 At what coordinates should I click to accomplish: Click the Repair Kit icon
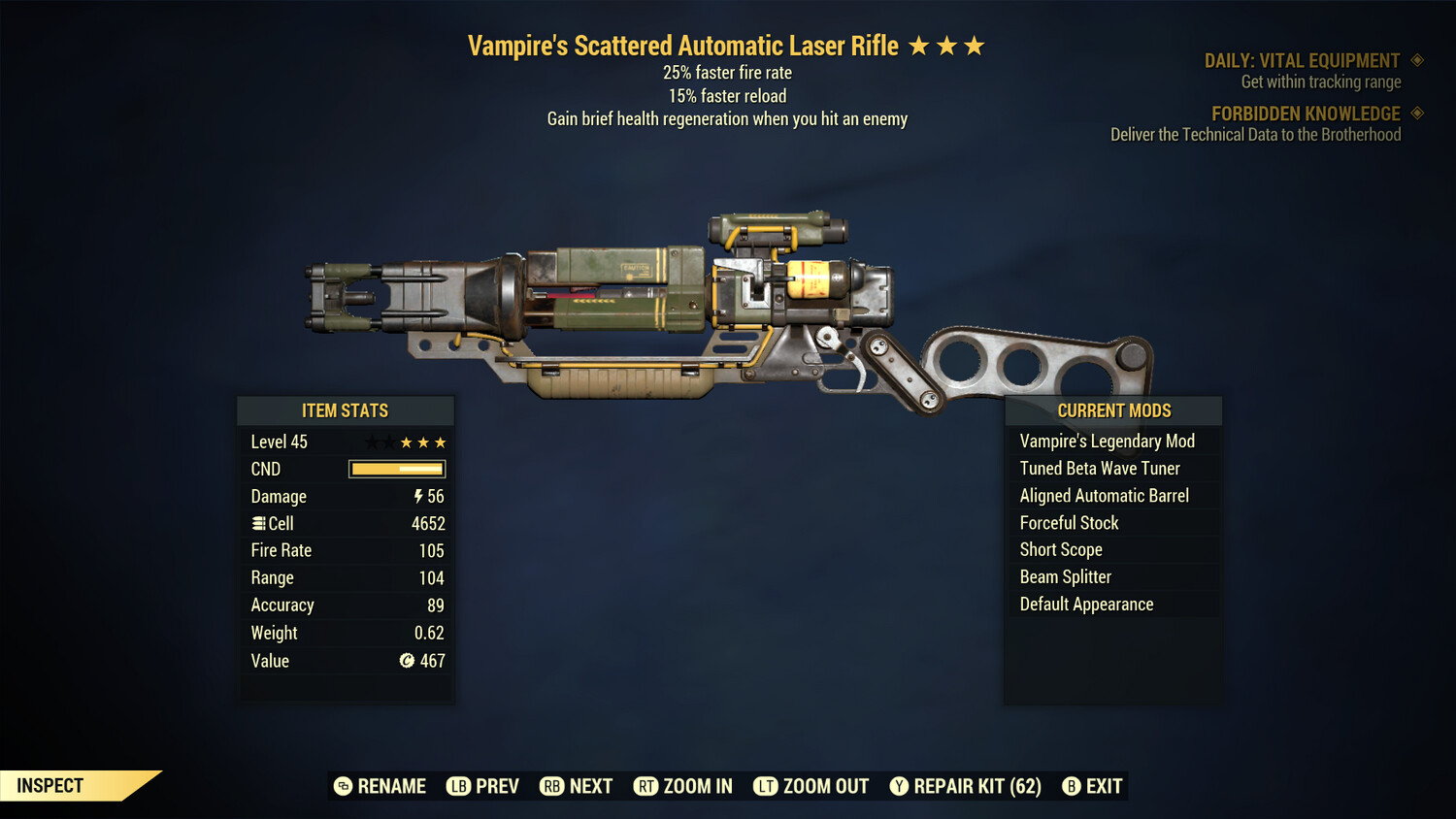899,786
